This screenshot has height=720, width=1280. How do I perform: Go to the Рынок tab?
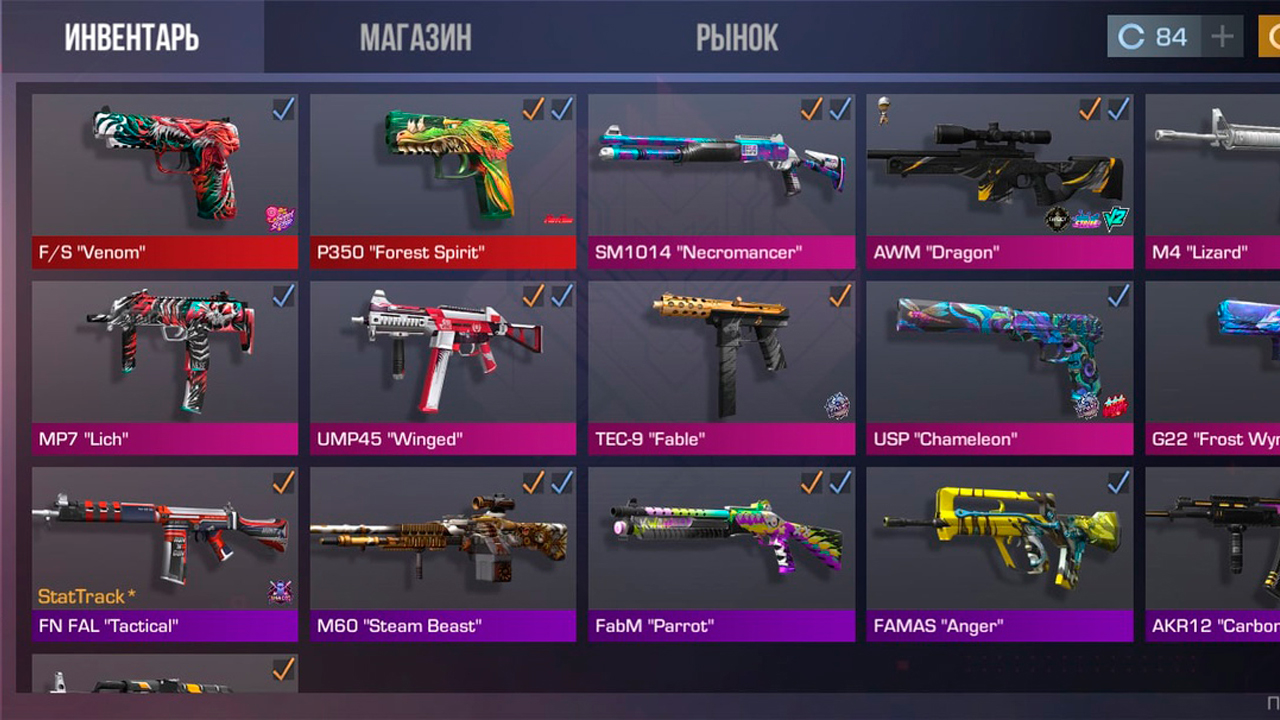[x=737, y=38]
